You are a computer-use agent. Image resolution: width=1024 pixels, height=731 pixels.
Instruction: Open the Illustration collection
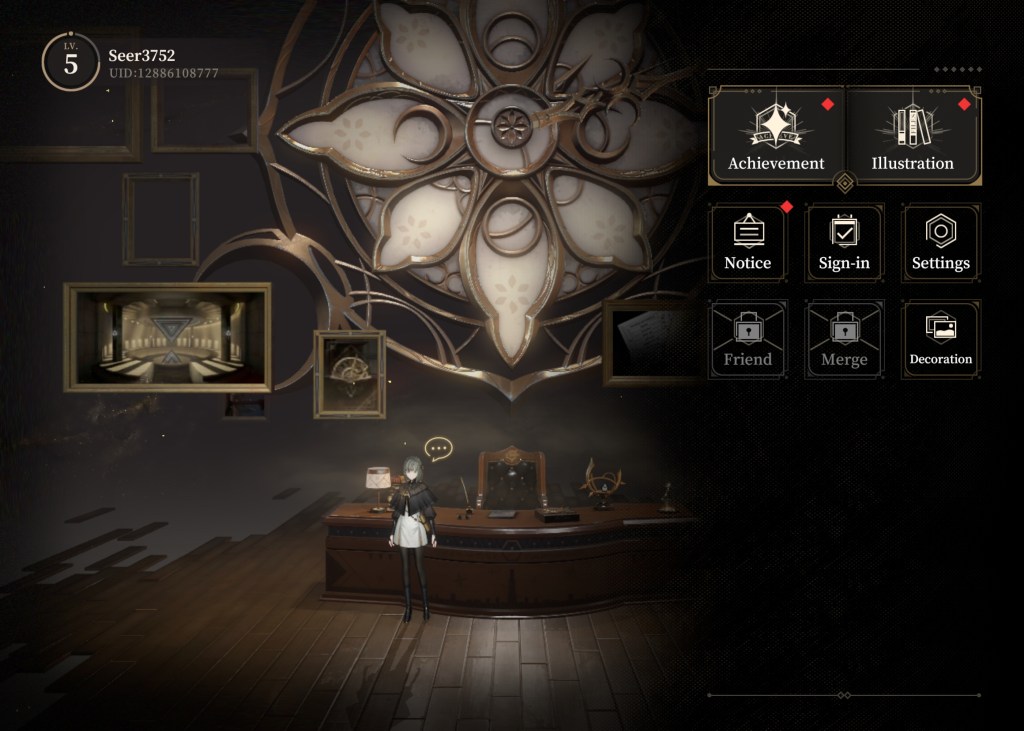point(912,136)
